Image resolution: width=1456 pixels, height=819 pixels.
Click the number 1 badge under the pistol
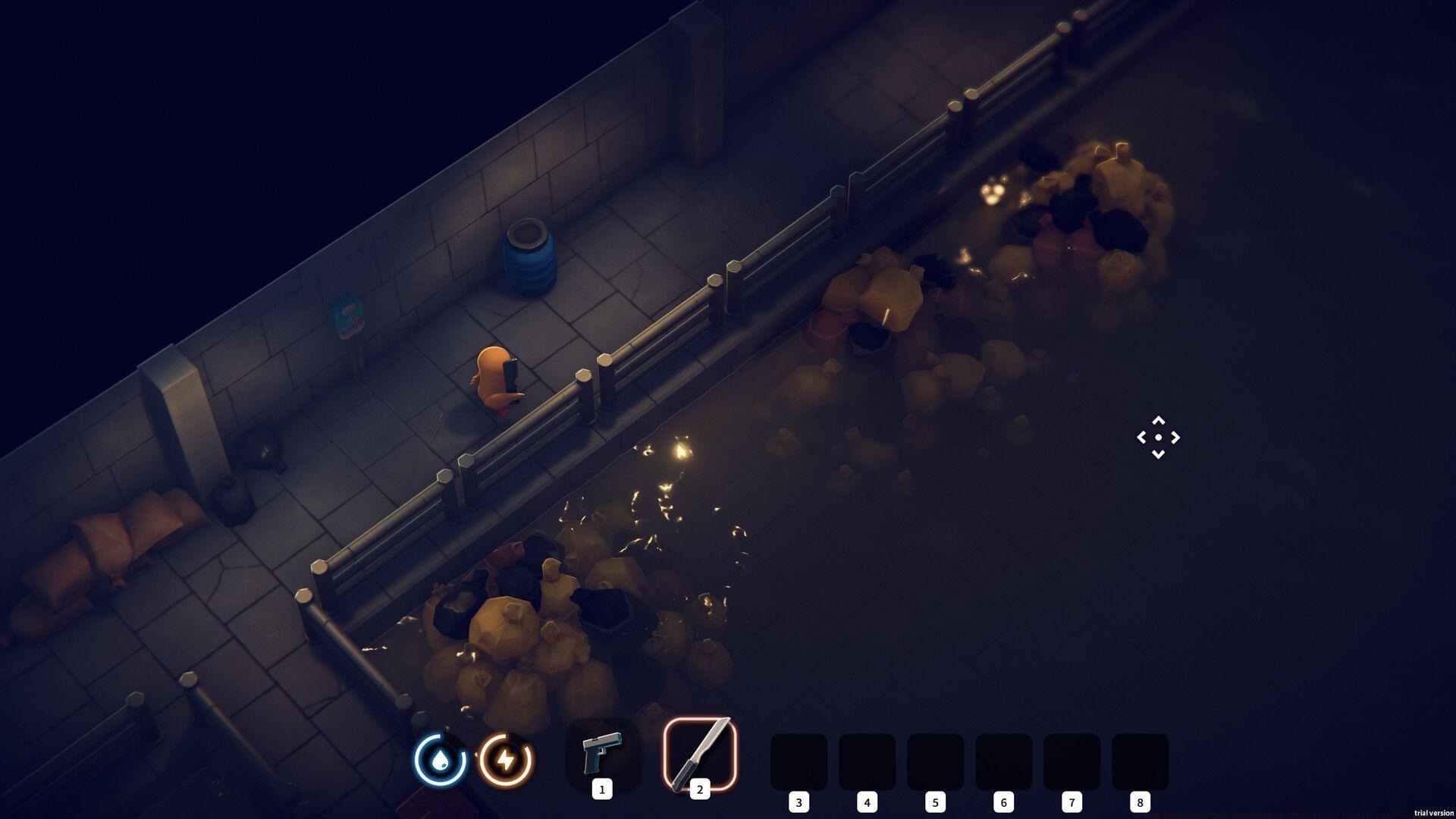[x=603, y=790]
